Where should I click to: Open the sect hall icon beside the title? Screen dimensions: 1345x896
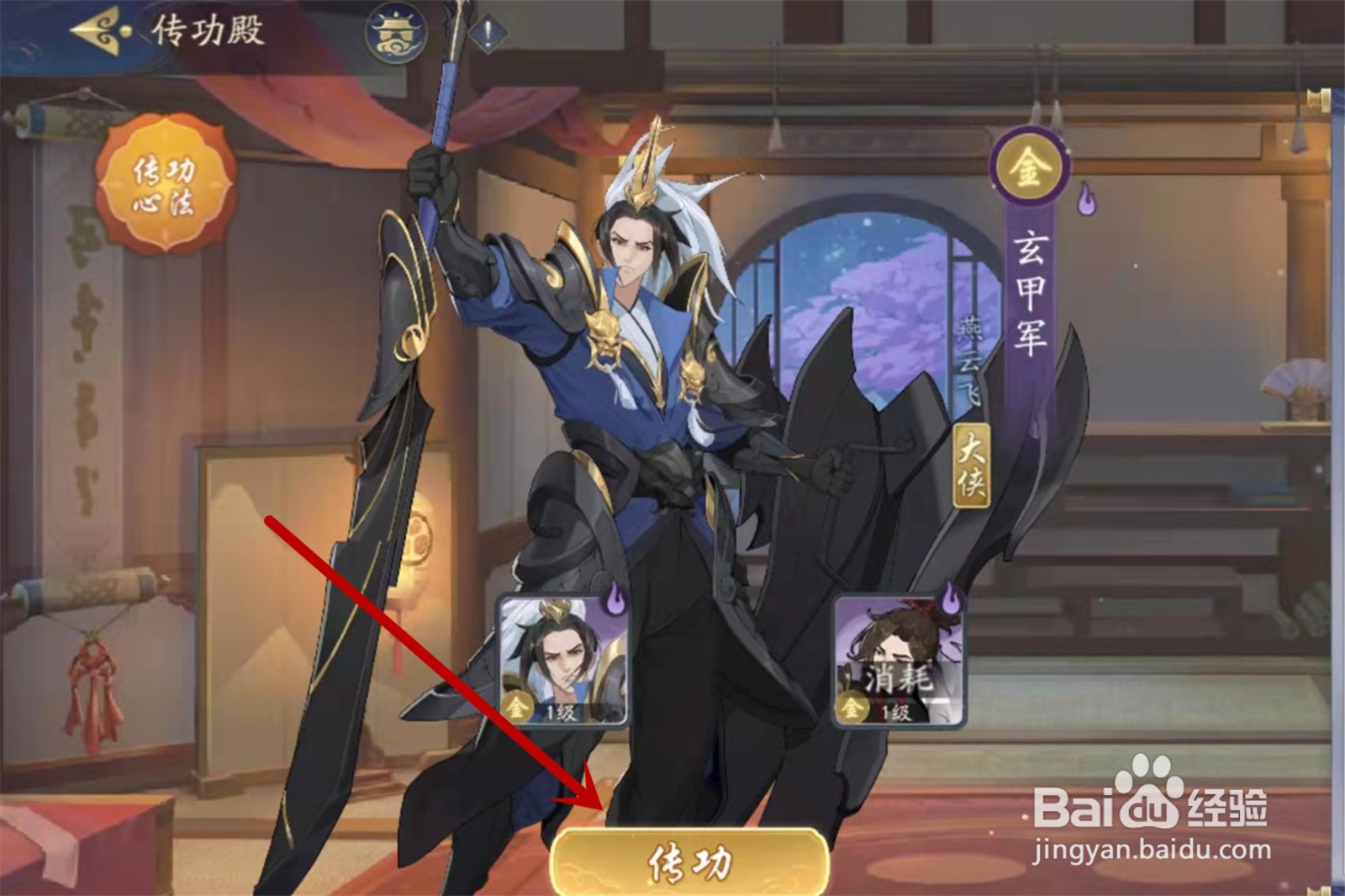(x=396, y=34)
